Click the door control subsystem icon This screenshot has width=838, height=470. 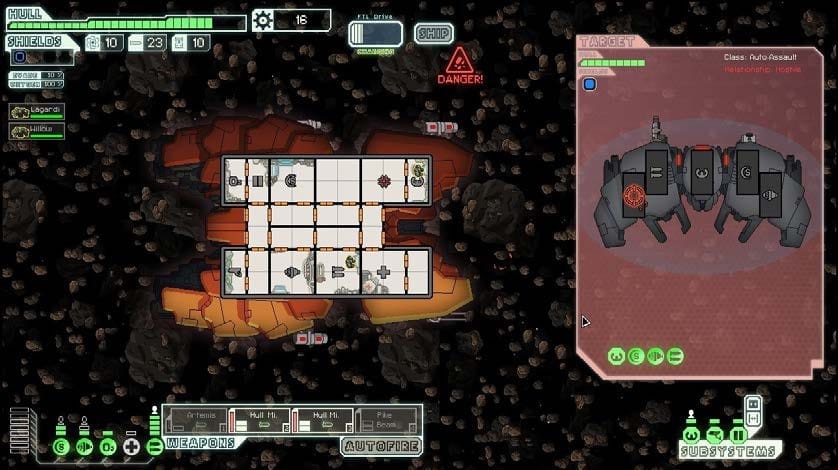738,436
